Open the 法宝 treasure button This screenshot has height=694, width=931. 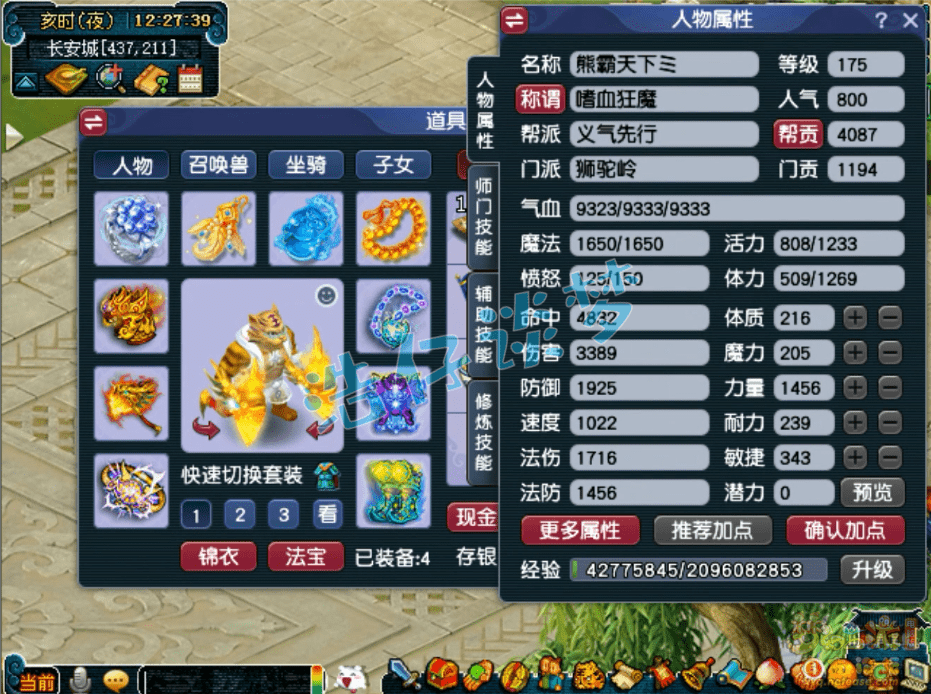coord(306,556)
